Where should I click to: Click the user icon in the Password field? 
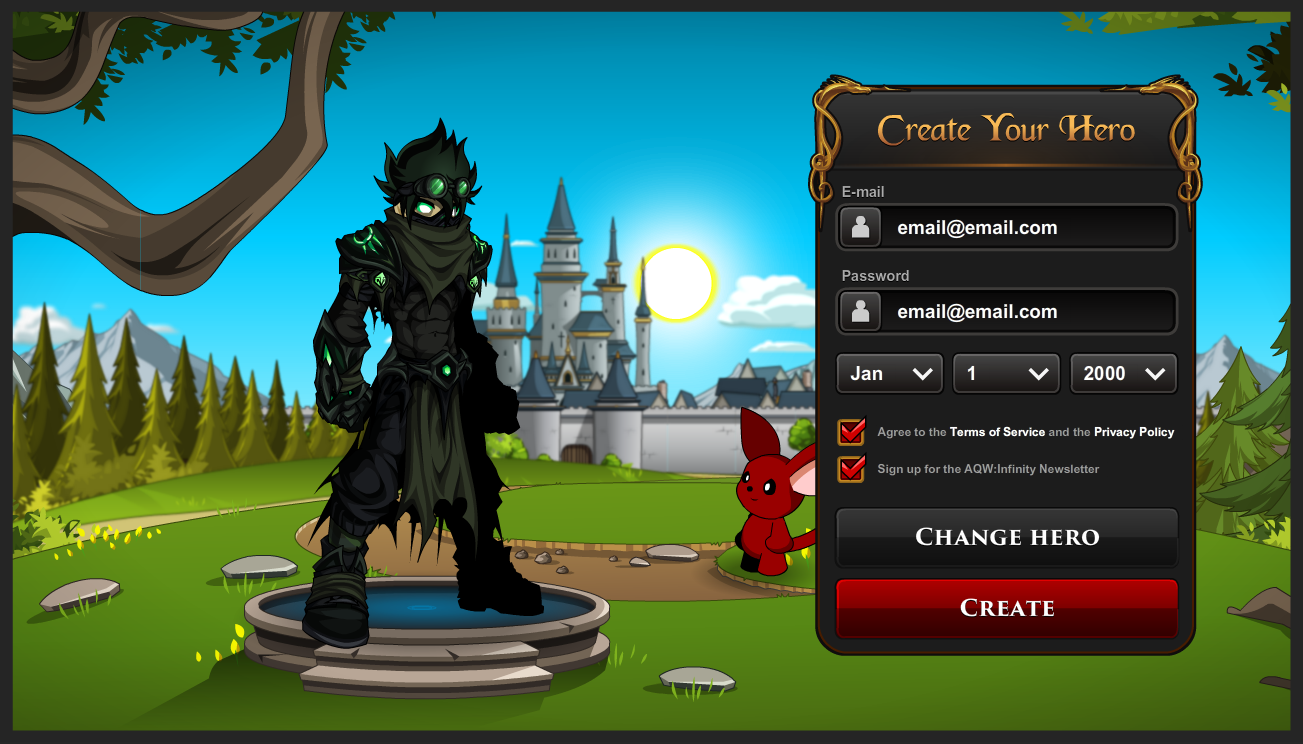(860, 311)
